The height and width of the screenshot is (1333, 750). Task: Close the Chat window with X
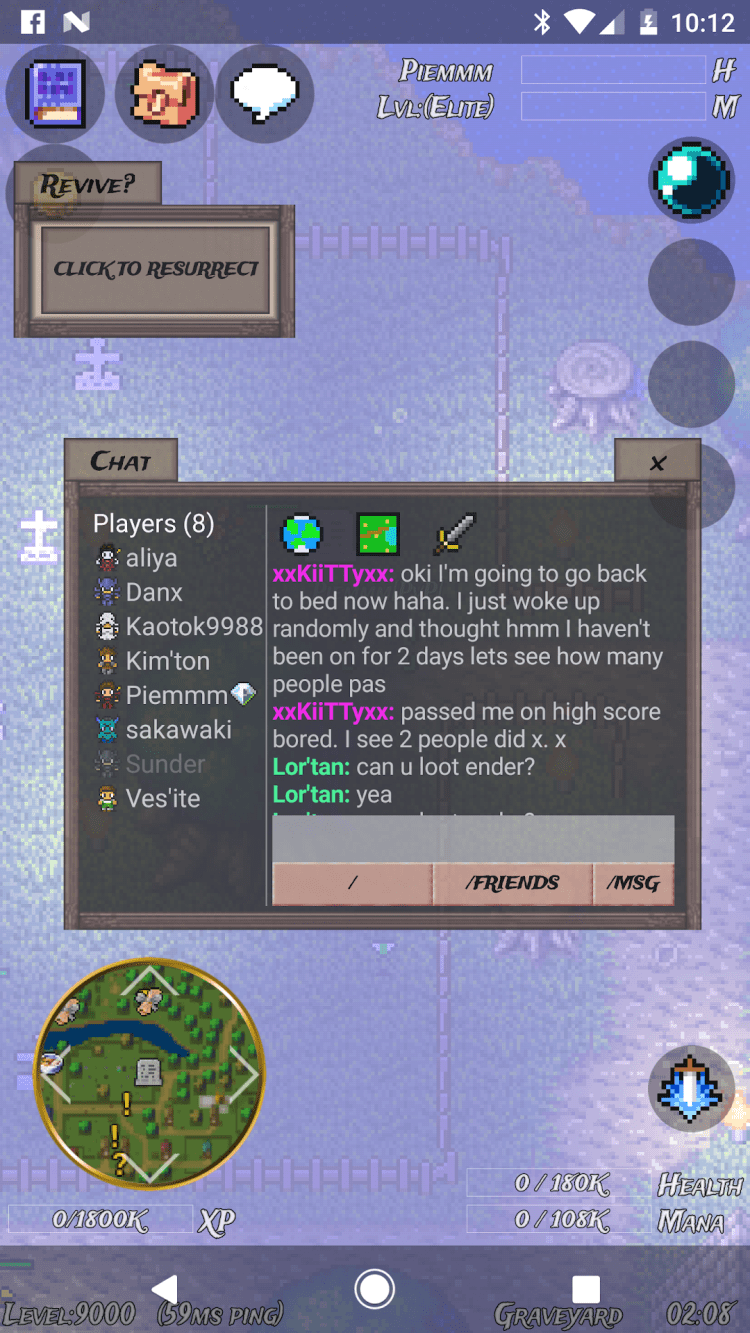657,462
